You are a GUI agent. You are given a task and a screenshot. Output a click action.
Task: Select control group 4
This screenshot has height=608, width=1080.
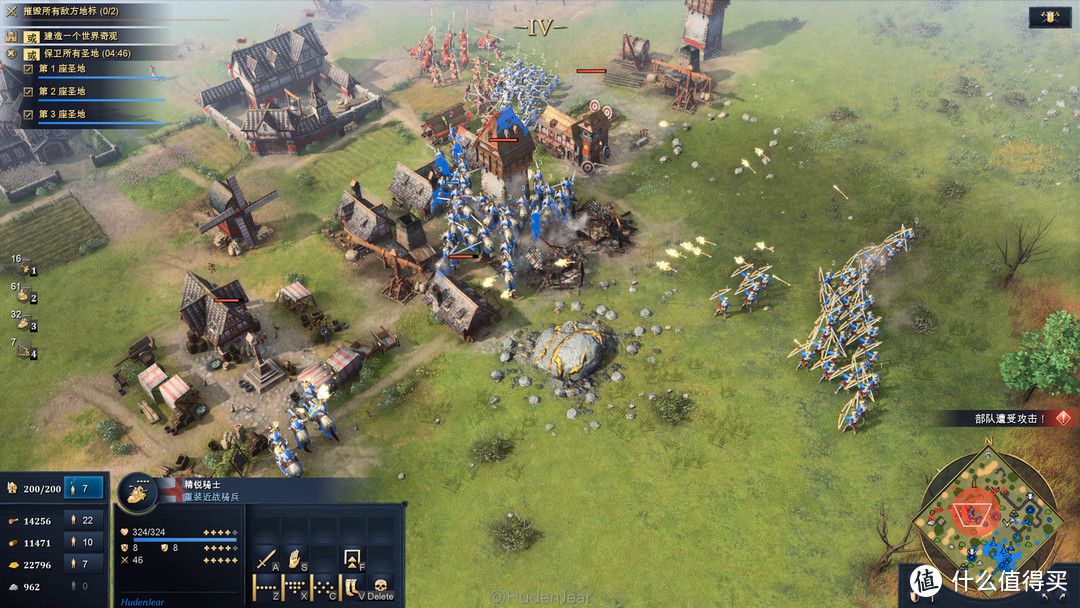click(x=25, y=352)
